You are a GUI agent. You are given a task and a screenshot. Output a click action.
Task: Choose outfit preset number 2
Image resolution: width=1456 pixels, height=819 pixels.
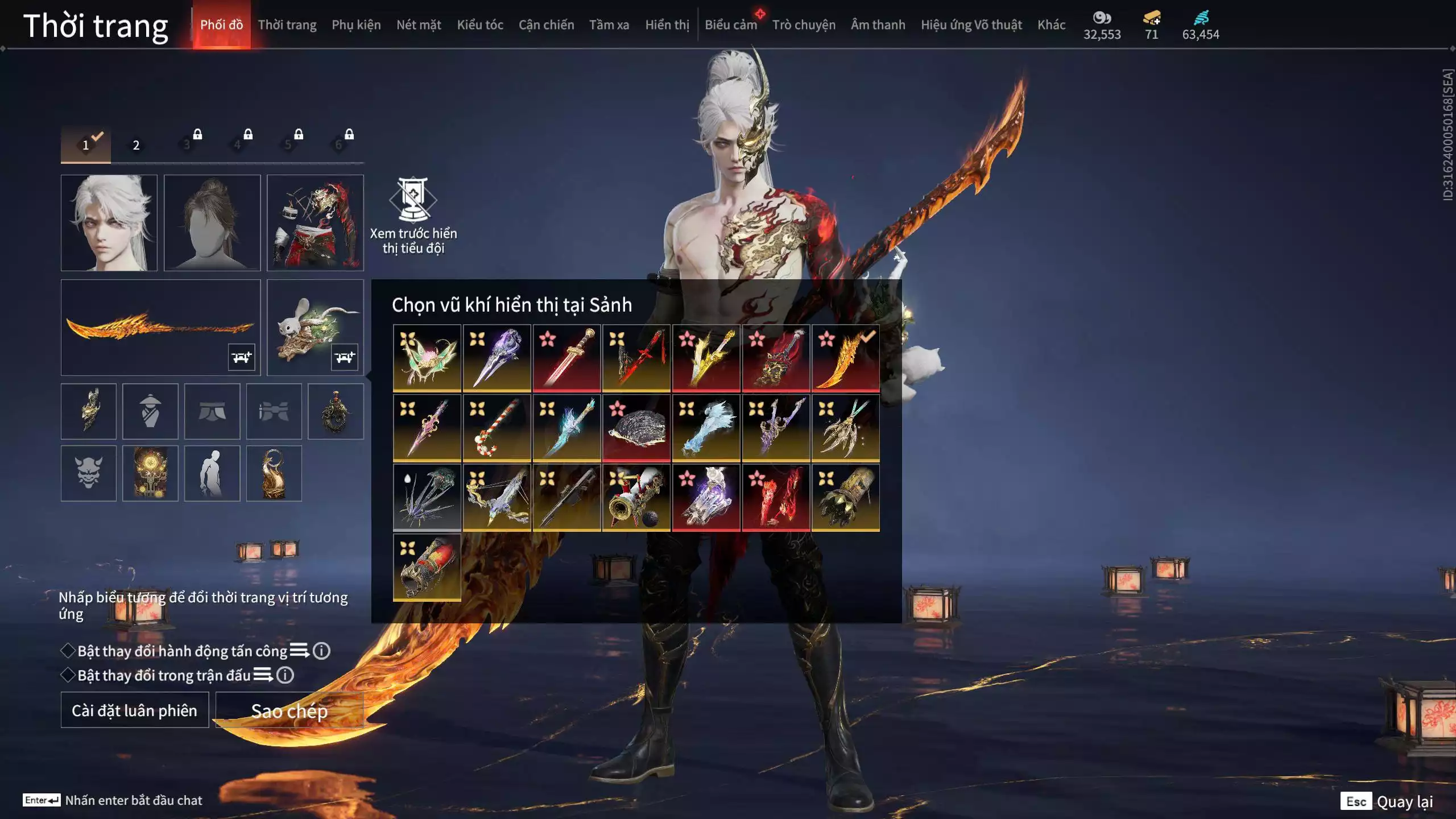click(136, 145)
